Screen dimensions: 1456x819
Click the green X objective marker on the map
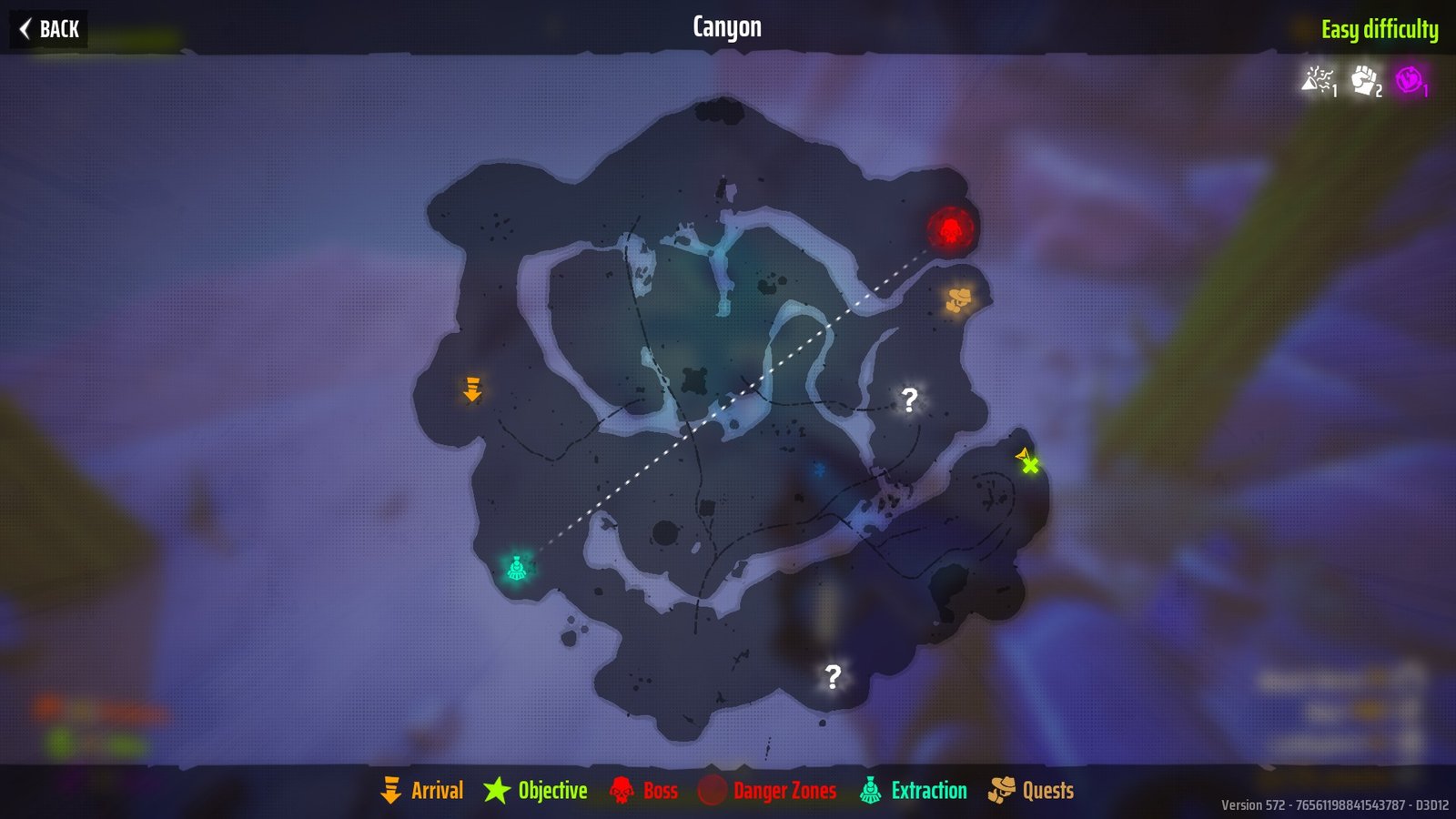(1029, 466)
